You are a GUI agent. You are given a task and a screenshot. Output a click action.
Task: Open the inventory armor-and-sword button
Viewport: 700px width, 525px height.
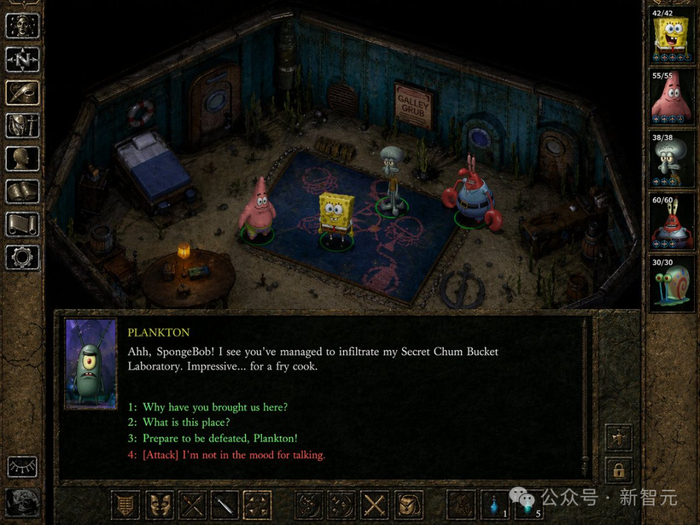[22, 125]
